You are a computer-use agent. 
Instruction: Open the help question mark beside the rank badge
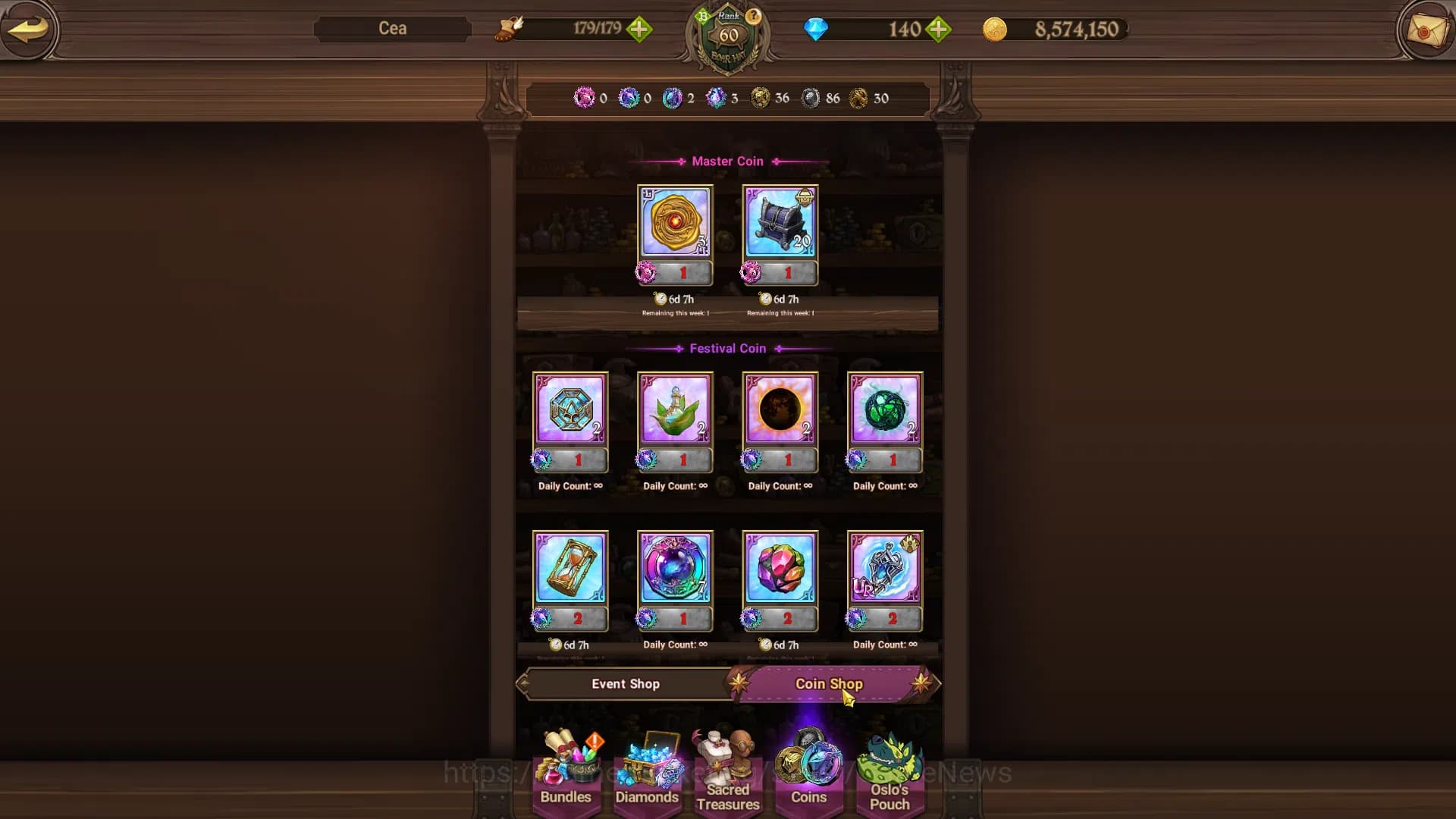click(753, 15)
